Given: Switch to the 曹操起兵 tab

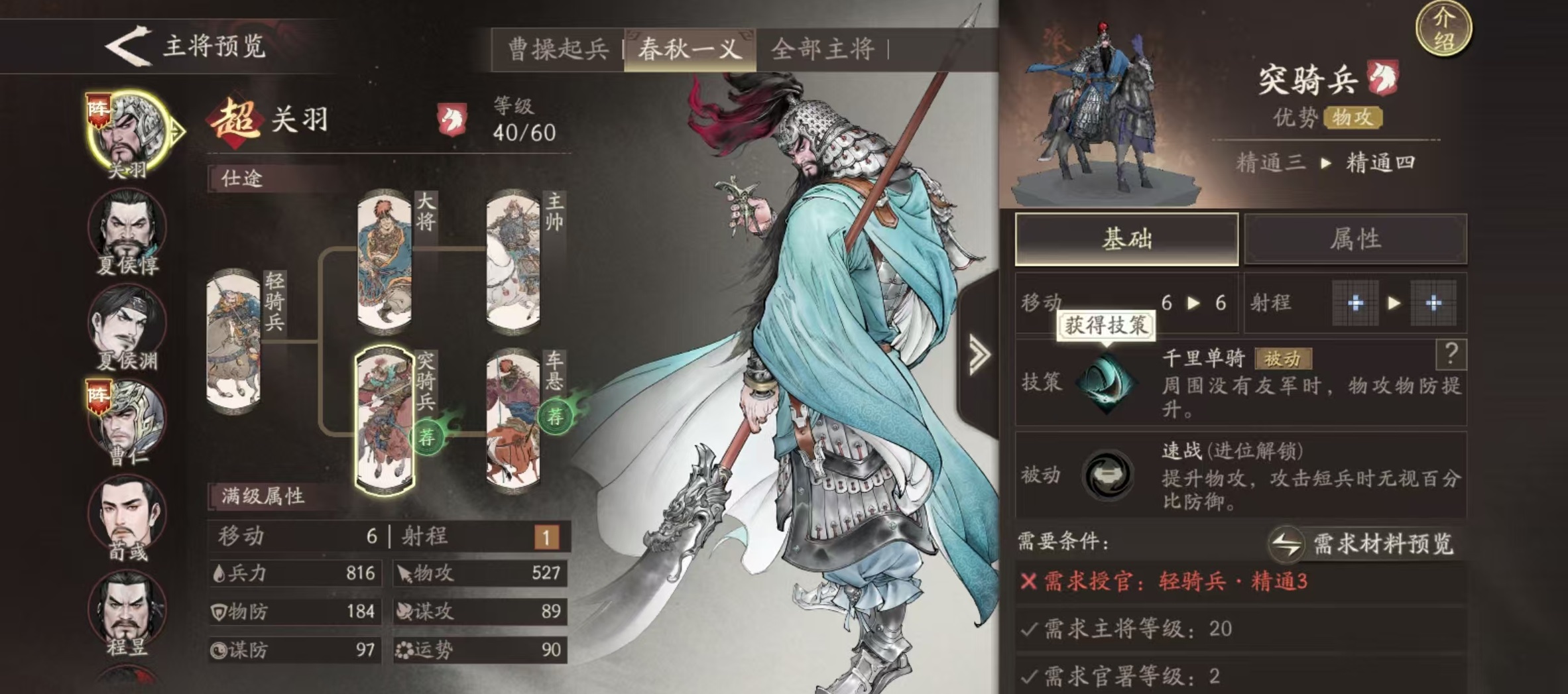Looking at the screenshot, I should tap(558, 47).
